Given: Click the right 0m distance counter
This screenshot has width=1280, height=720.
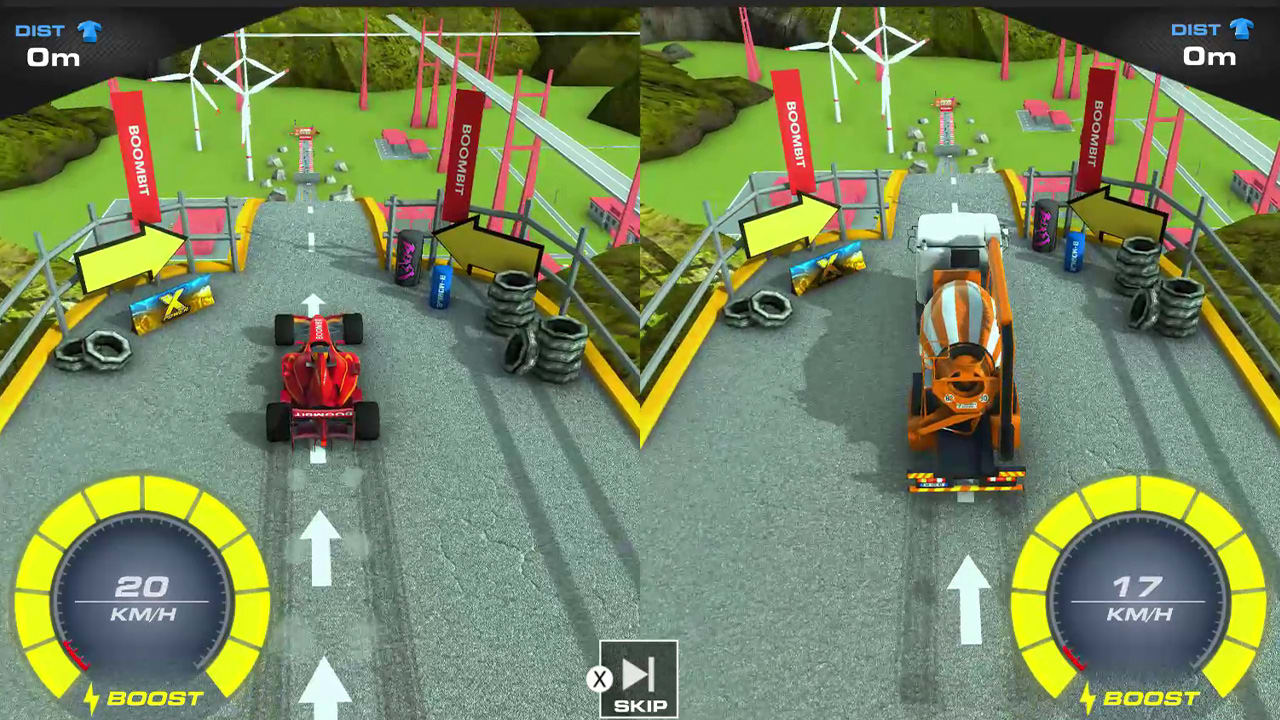Looking at the screenshot, I should (1208, 57).
